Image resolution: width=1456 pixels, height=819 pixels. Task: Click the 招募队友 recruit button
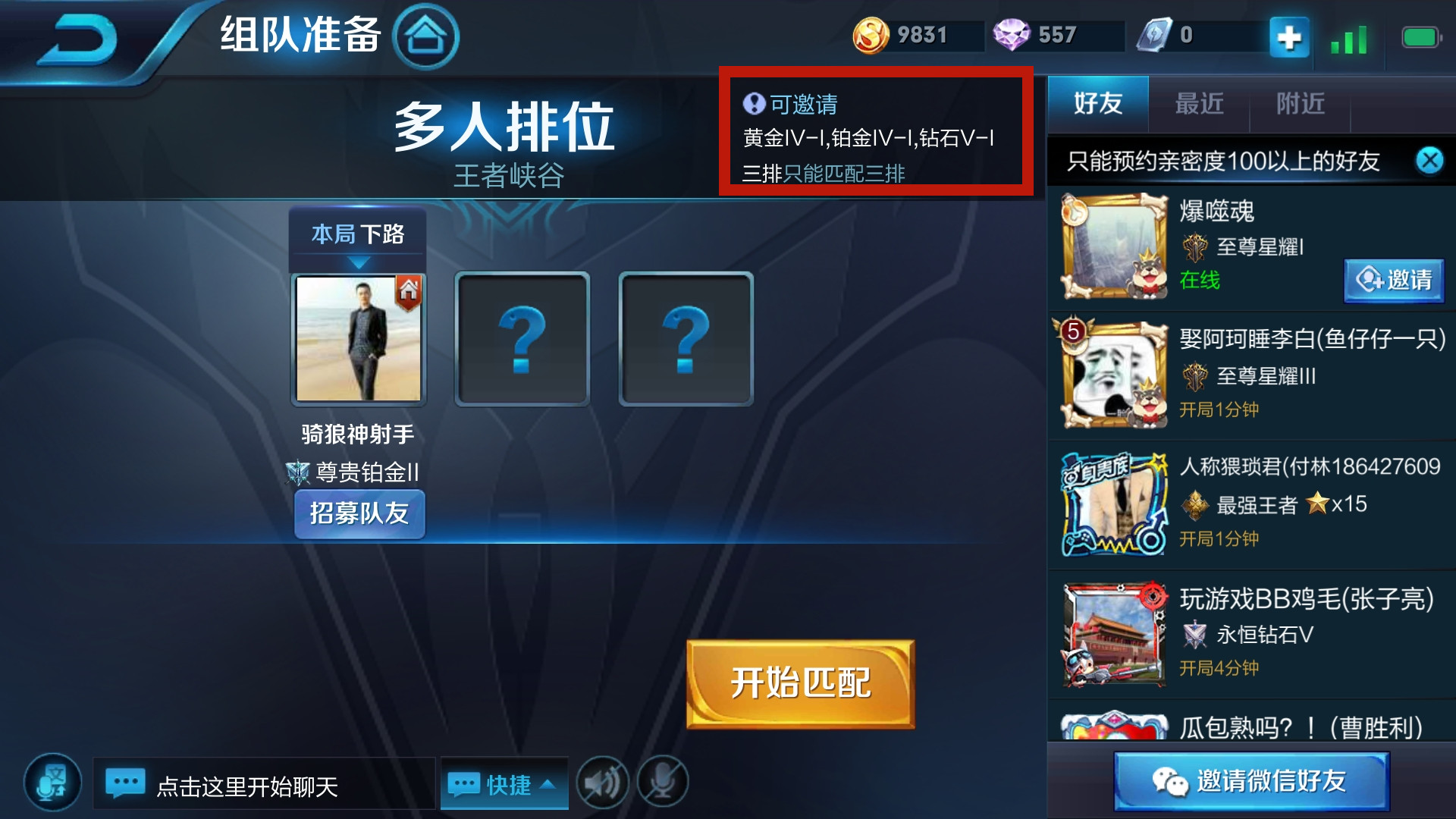(x=359, y=513)
